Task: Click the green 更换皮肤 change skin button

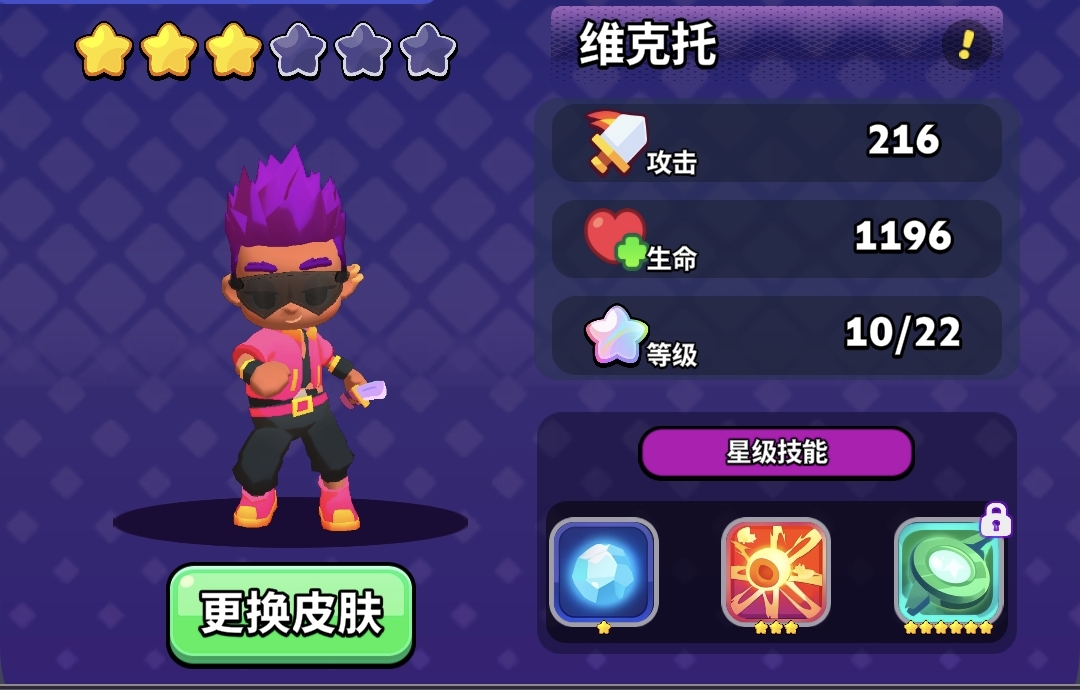Action: click(x=290, y=613)
